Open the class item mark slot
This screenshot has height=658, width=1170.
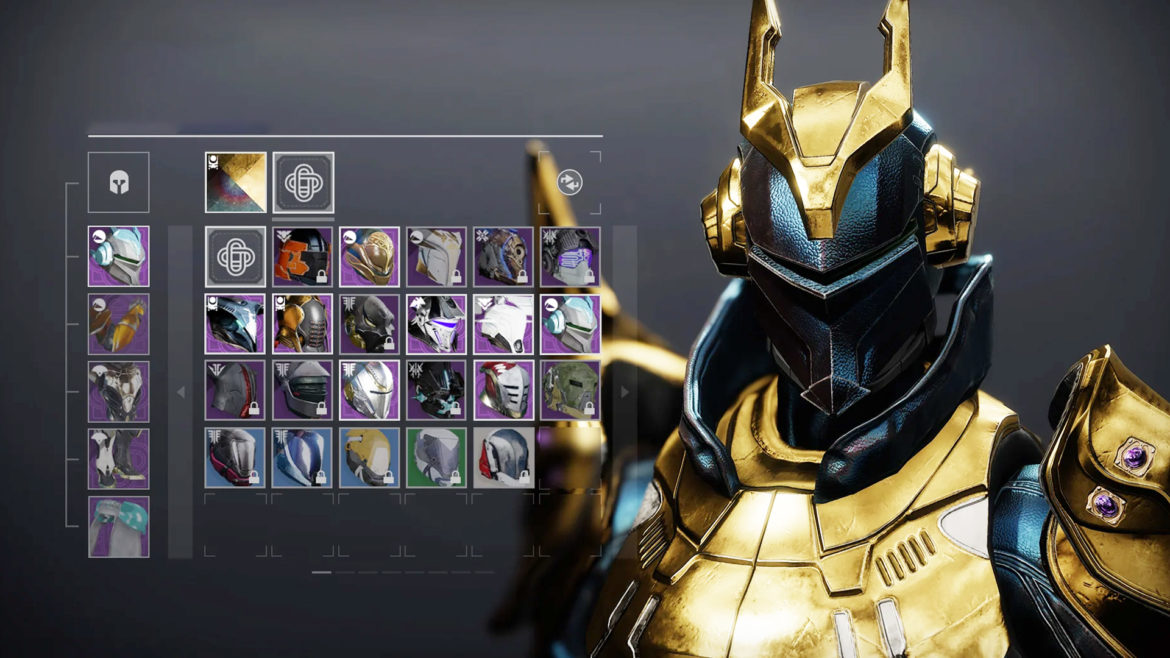(118, 526)
